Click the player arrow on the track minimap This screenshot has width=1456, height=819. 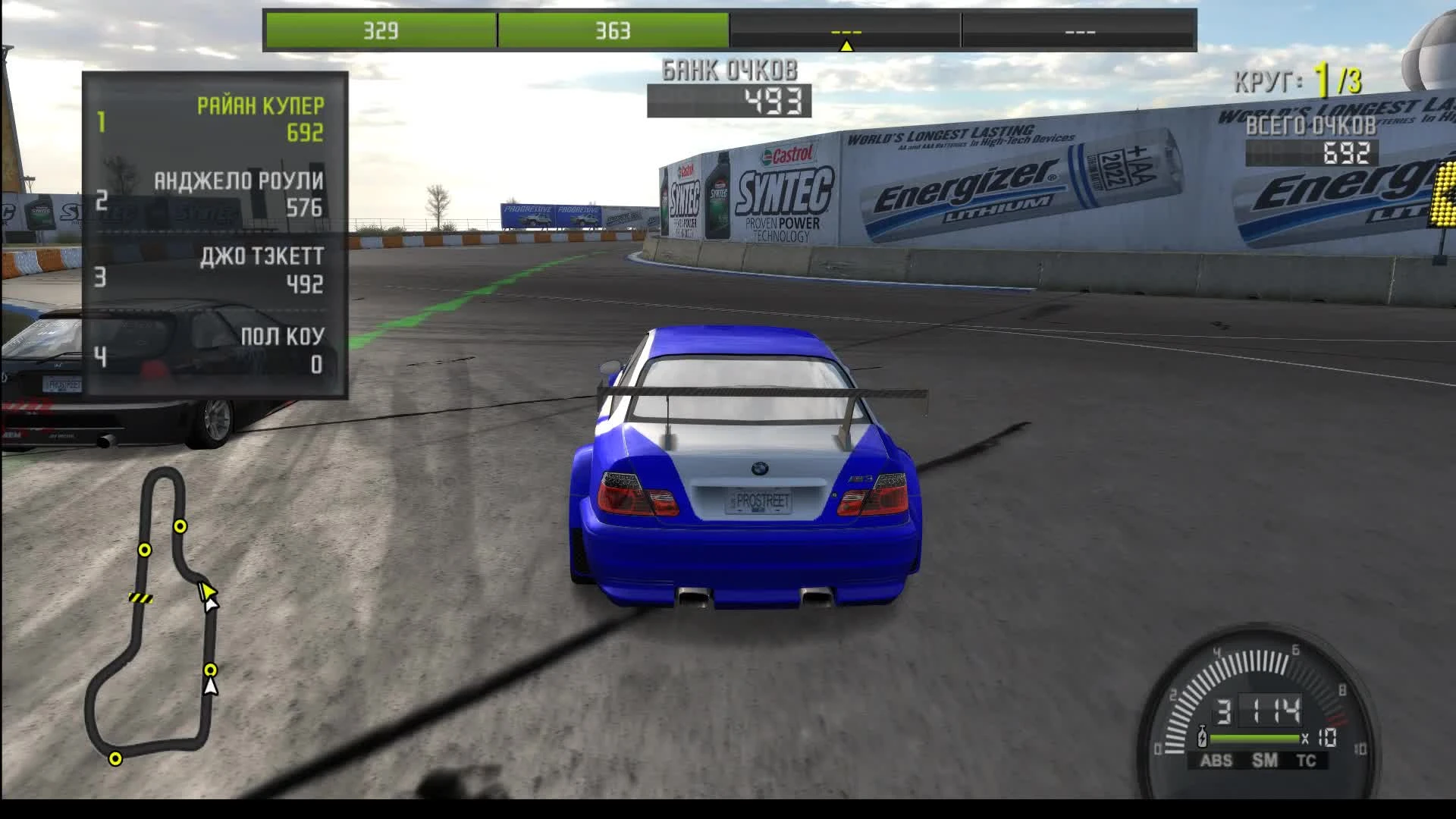[x=206, y=594]
